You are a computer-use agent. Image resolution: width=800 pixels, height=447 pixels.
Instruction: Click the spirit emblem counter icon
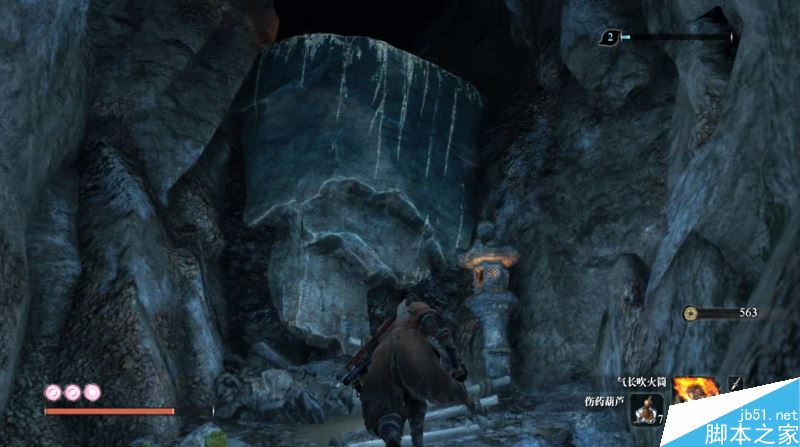(607, 37)
